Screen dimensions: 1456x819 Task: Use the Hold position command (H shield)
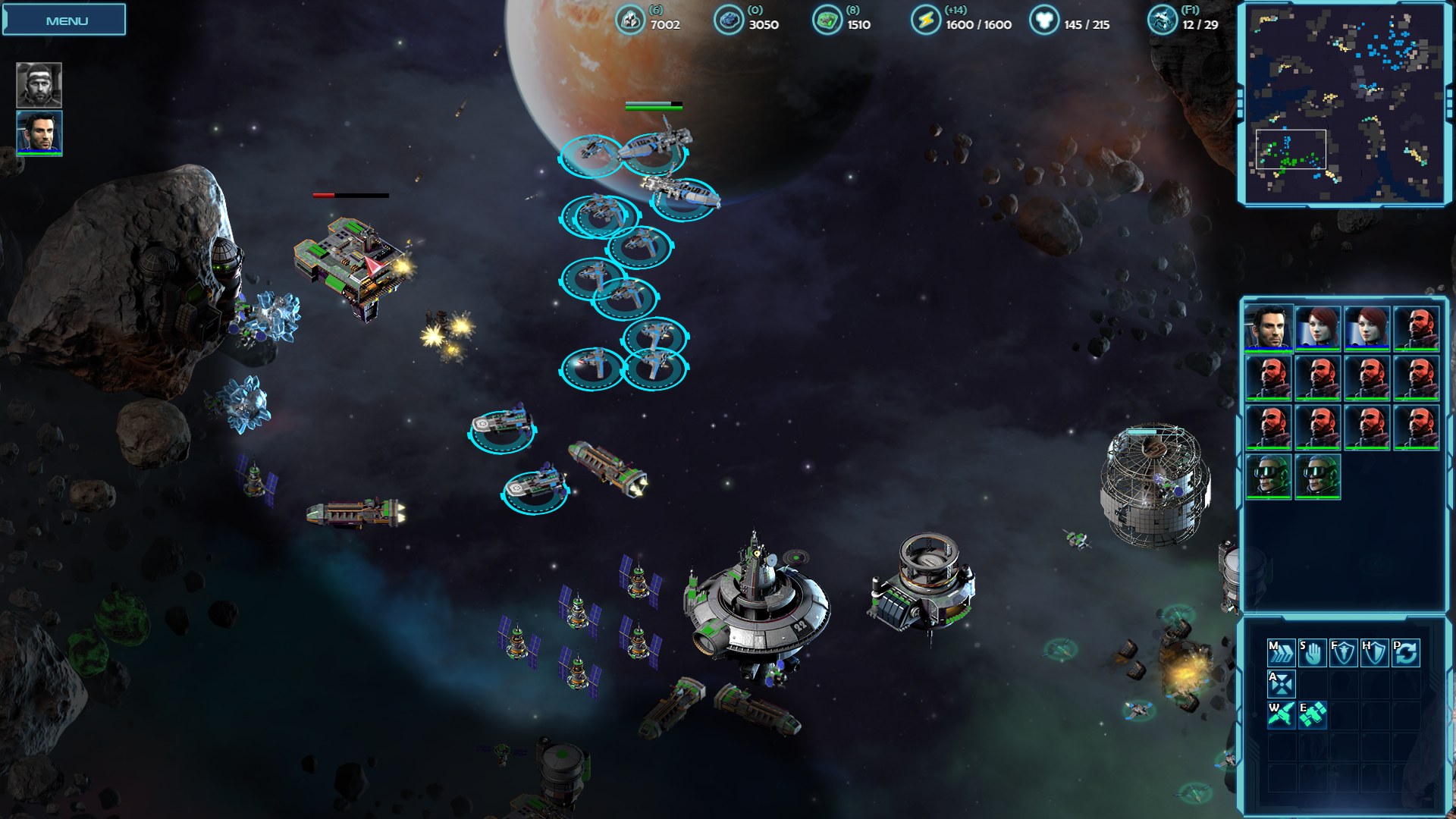[x=1374, y=652]
